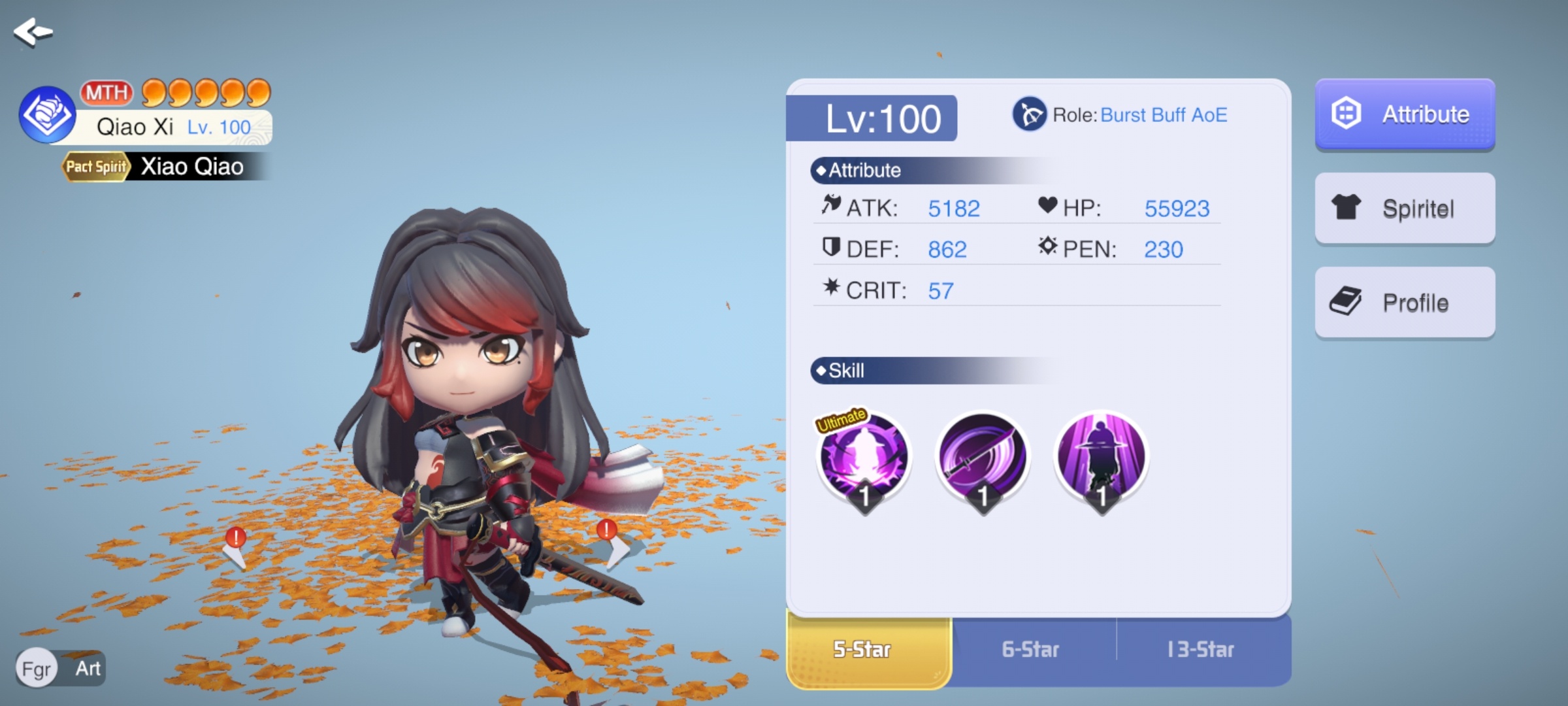Go back using the white arrow
This screenshot has height=706, width=1568.
pyautogui.click(x=33, y=31)
